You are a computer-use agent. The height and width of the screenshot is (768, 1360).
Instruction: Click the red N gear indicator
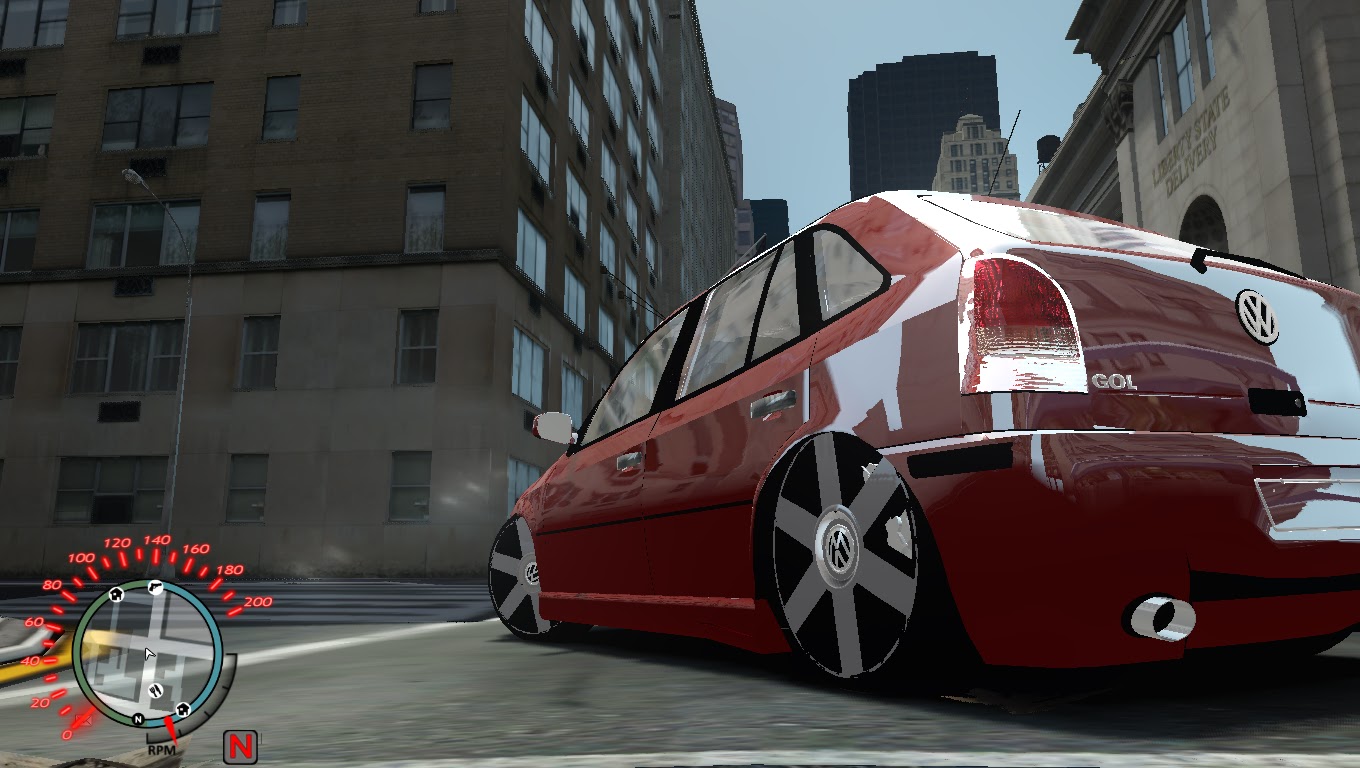coord(240,746)
